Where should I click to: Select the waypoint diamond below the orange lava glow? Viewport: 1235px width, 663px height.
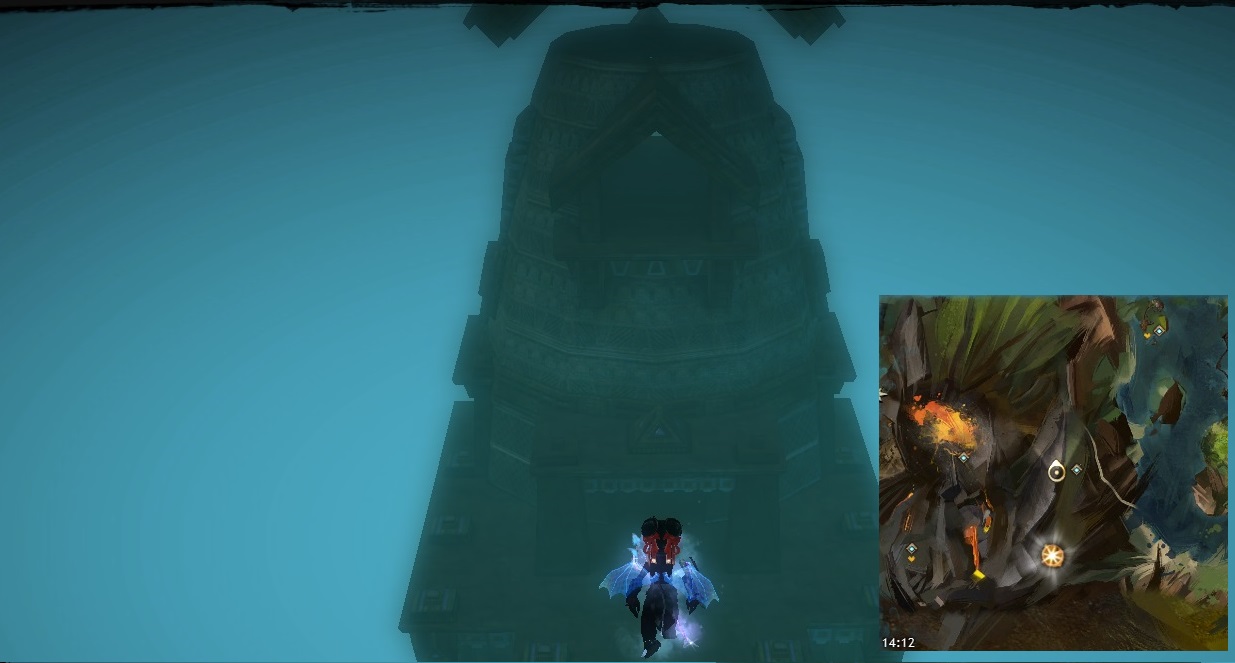(x=963, y=457)
